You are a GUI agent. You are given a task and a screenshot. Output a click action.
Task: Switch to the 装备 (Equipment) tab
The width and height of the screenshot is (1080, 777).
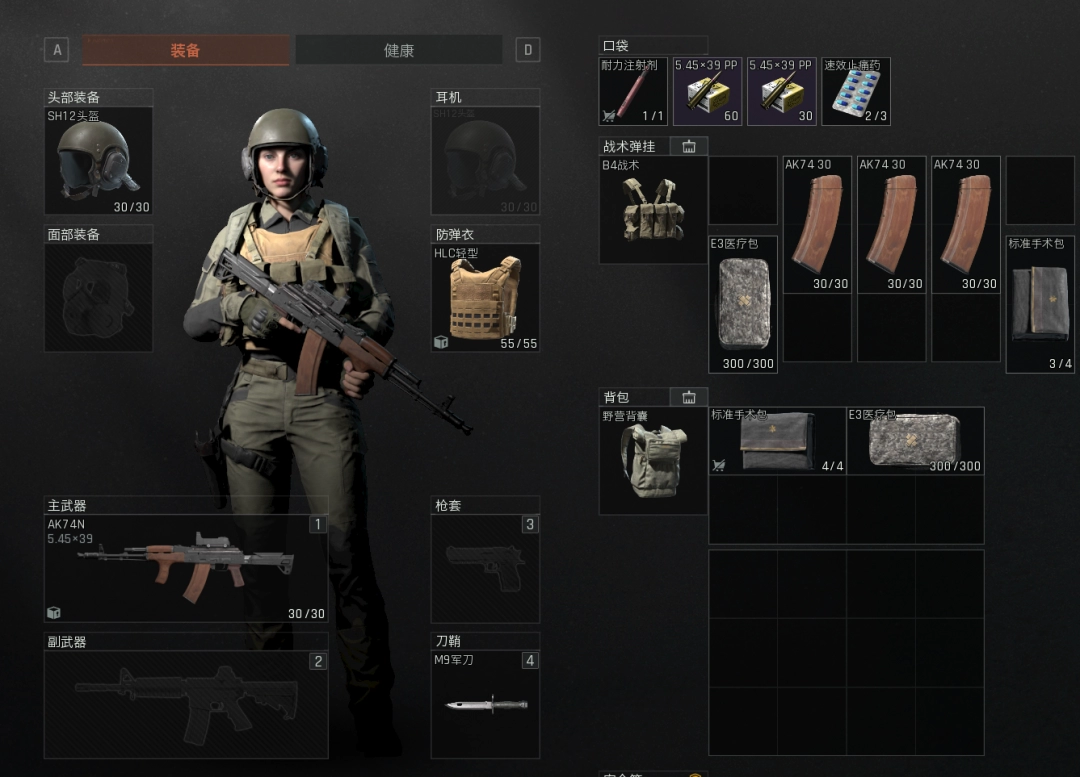tap(186, 50)
